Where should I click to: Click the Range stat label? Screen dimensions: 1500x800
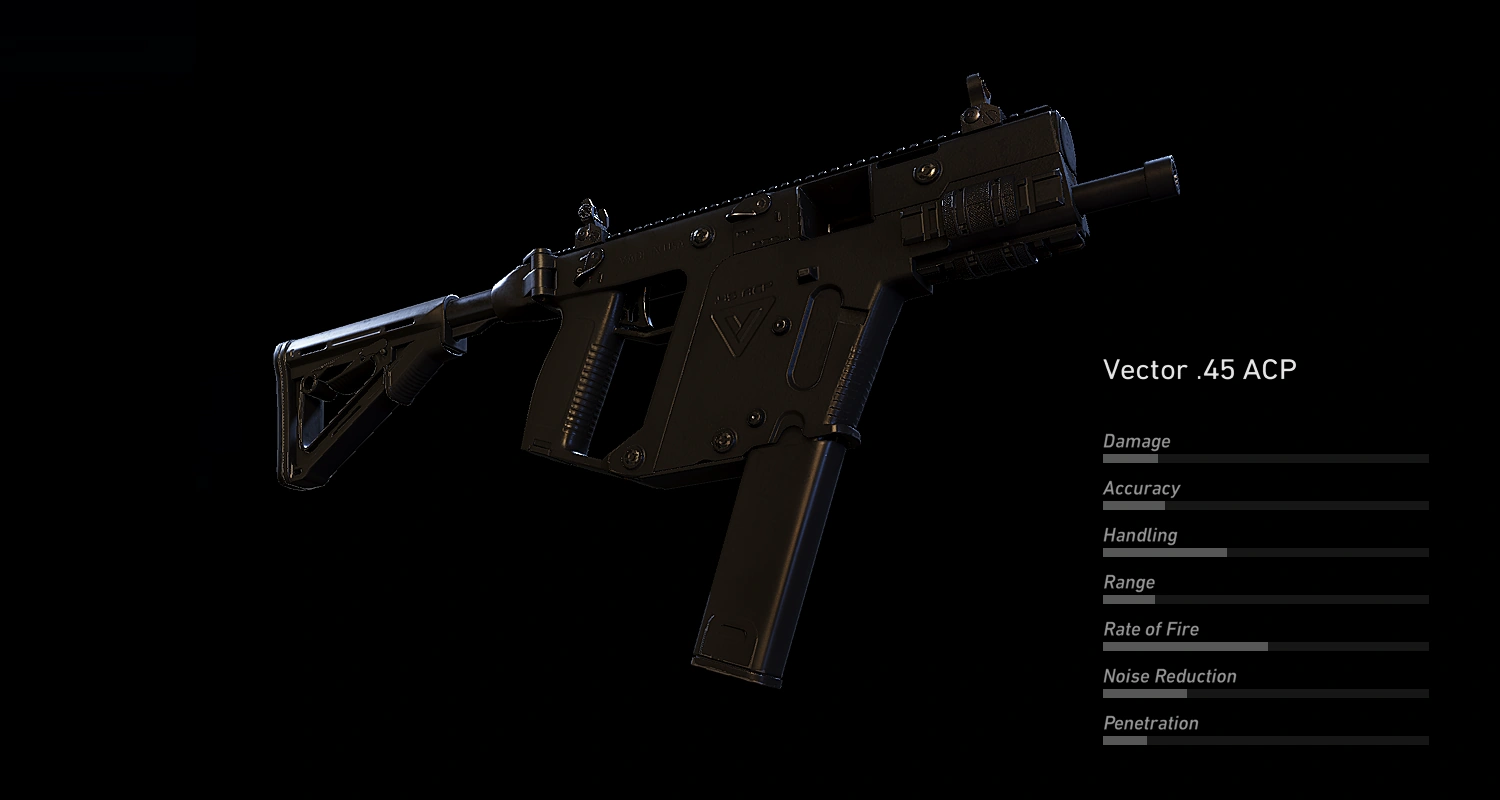(1128, 582)
